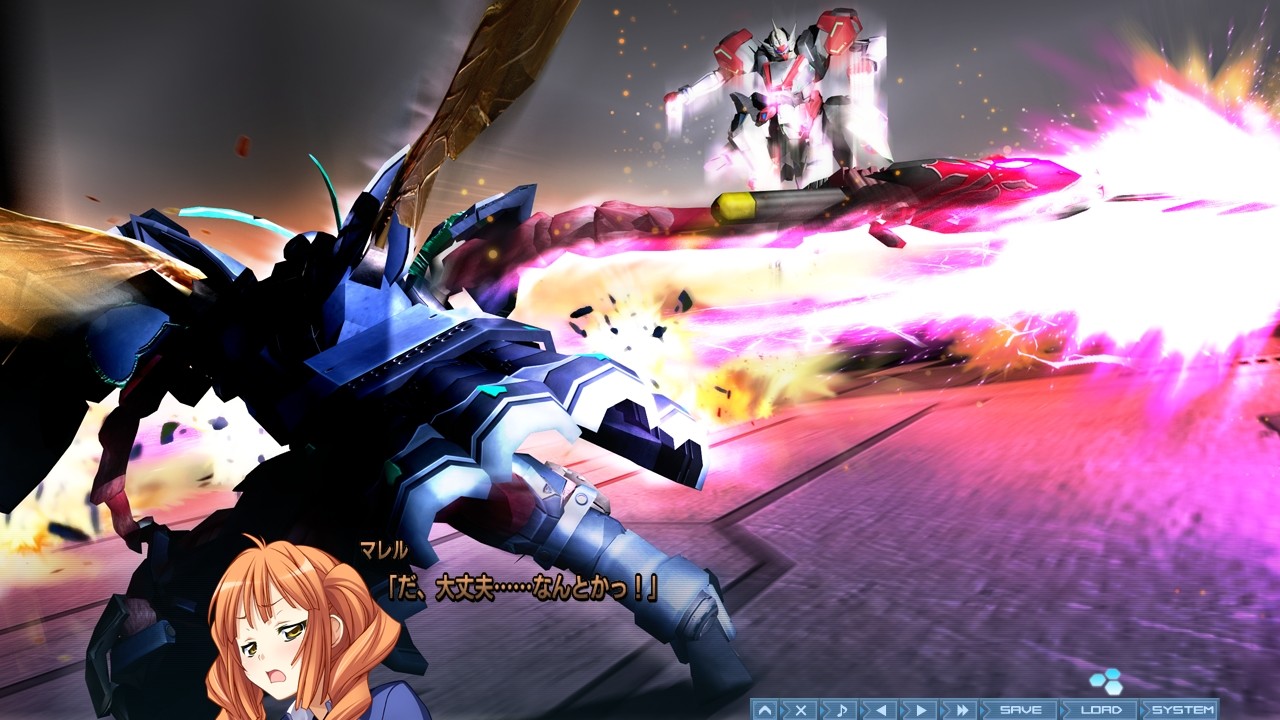Click the chevron beside SYSTEM
Image resolution: width=1280 pixels, height=720 pixels.
(1144, 709)
